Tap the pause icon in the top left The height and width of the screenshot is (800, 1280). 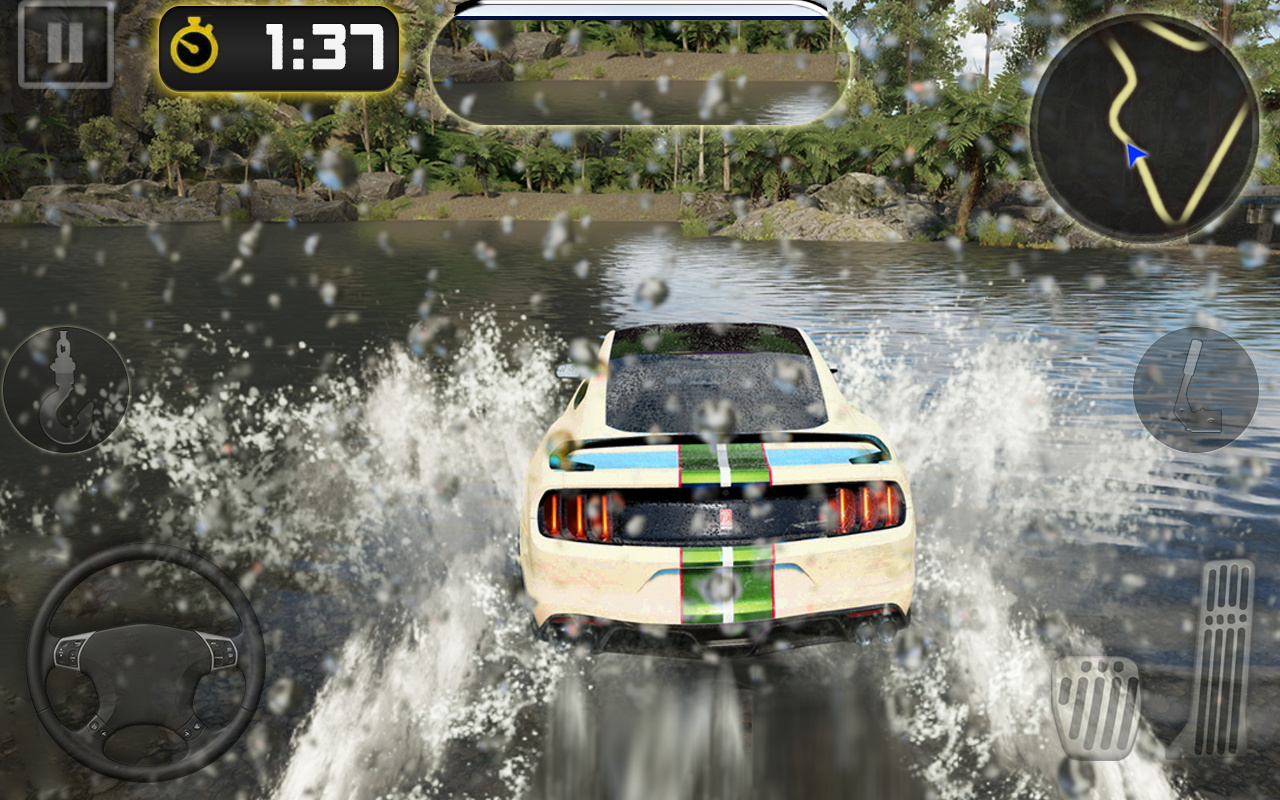63,43
